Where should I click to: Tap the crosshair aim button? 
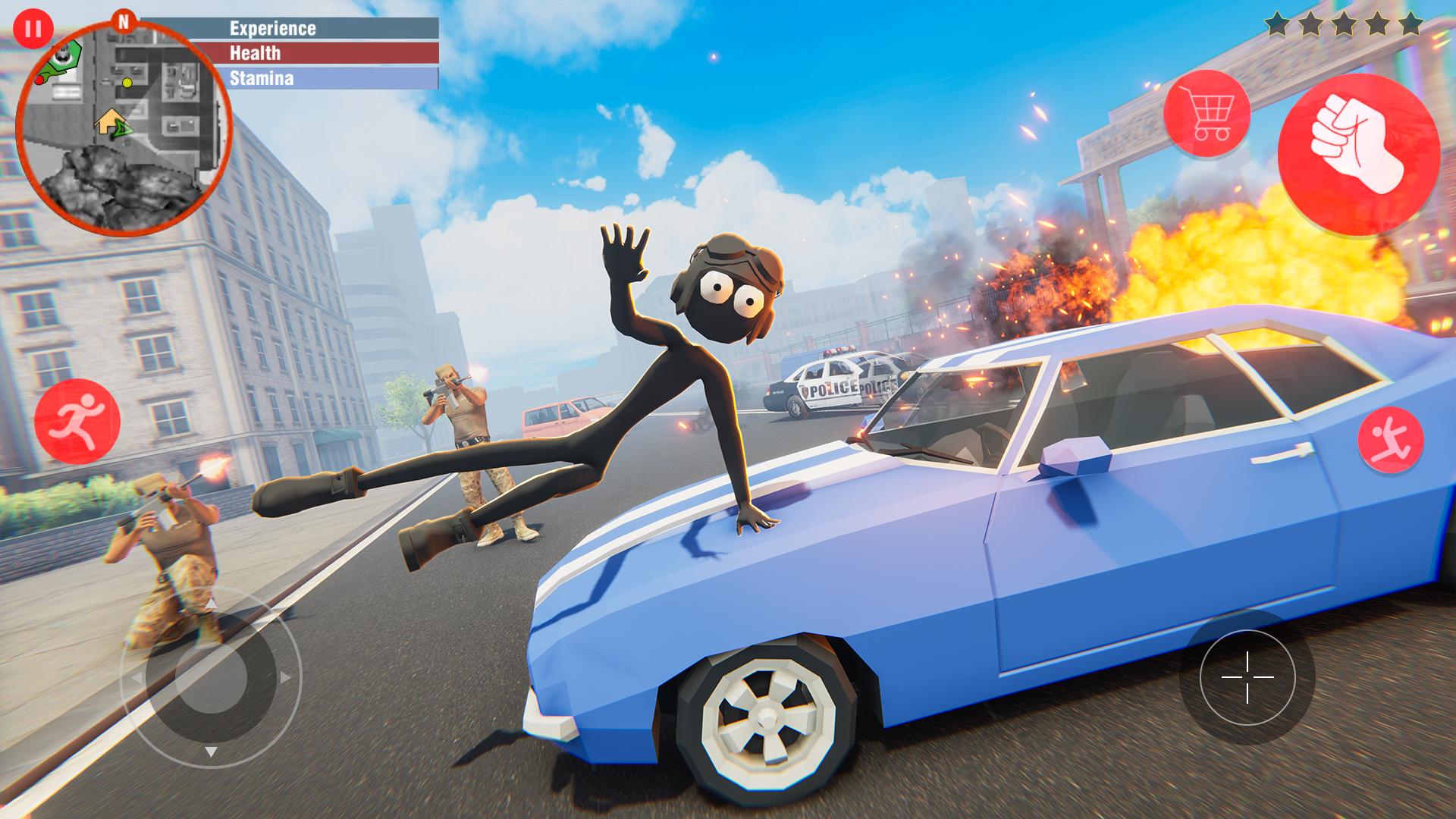[1247, 676]
